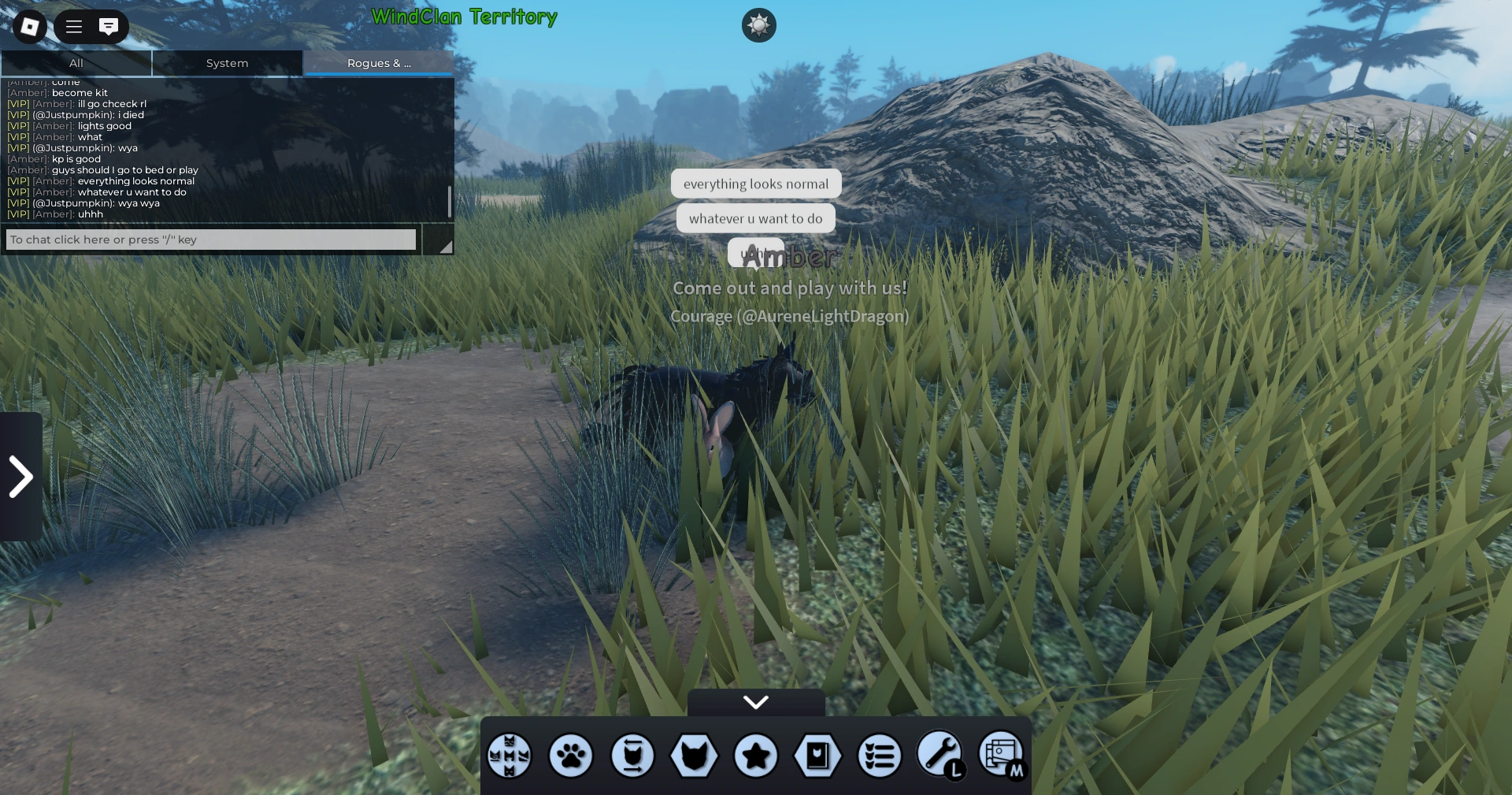Image resolution: width=1512 pixels, height=795 pixels.
Task: Click the chat input field
Action: pos(210,240)
